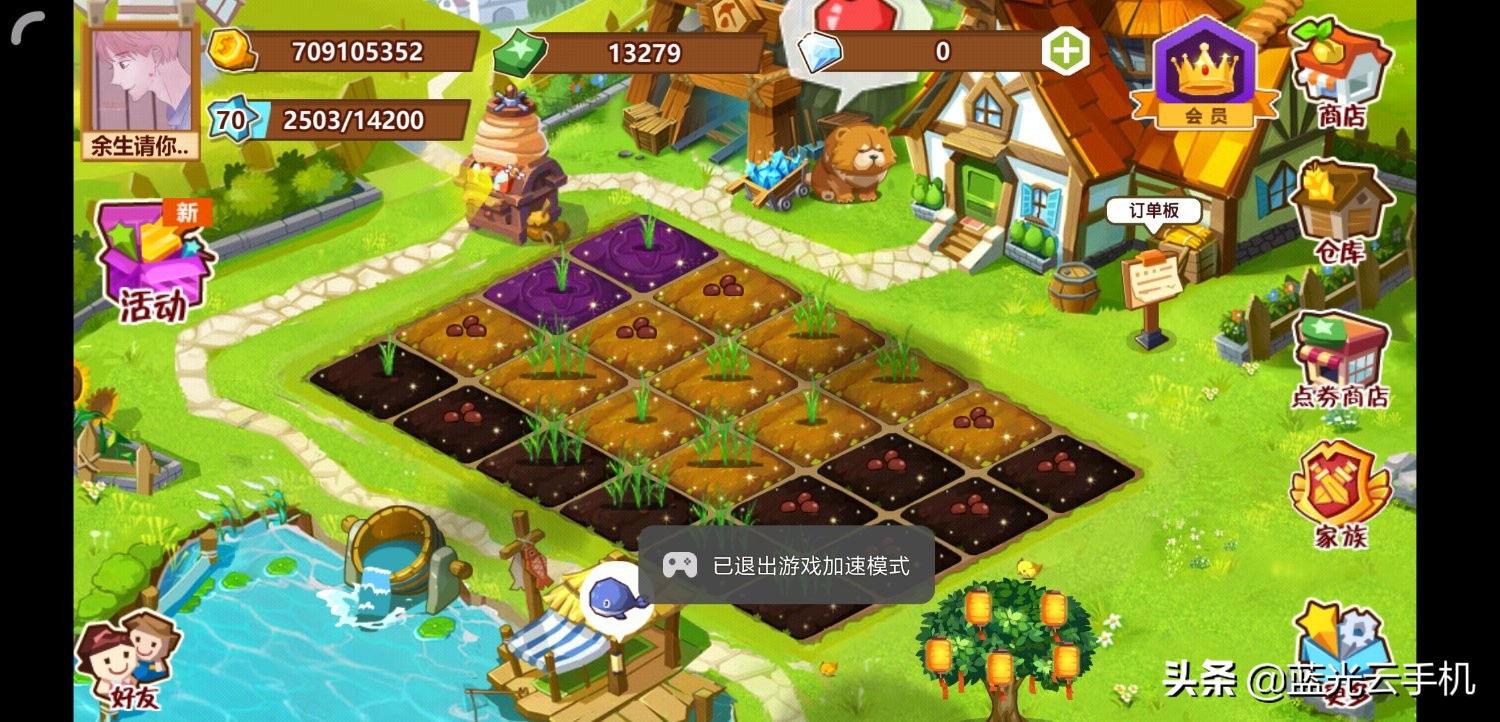Click the cart of blue crystals
Screen dimensions: 1500x722
770,172
